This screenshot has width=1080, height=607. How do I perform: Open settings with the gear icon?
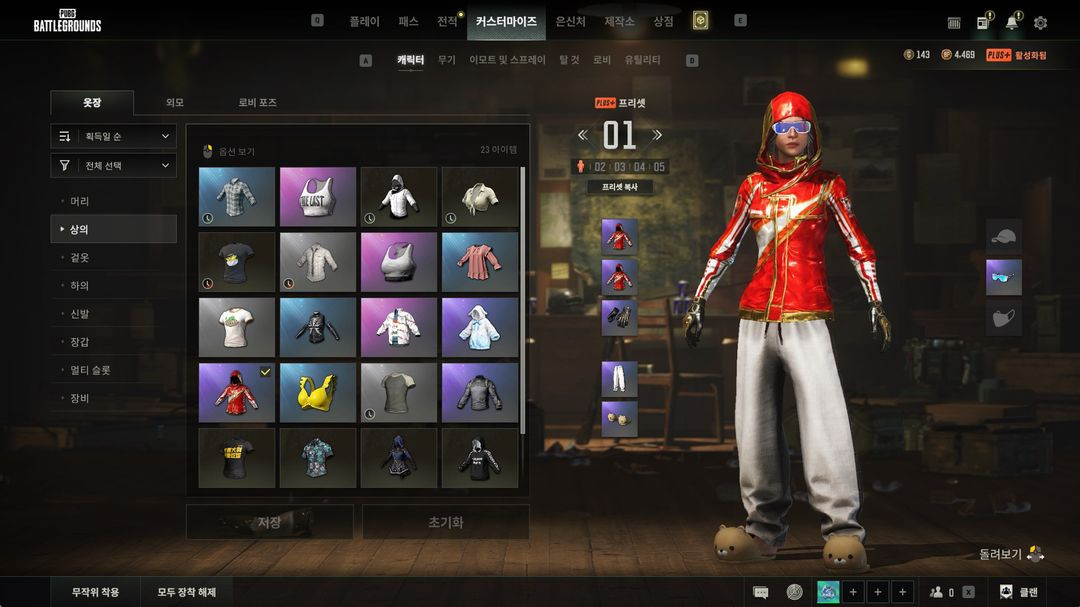point(1040,23)
